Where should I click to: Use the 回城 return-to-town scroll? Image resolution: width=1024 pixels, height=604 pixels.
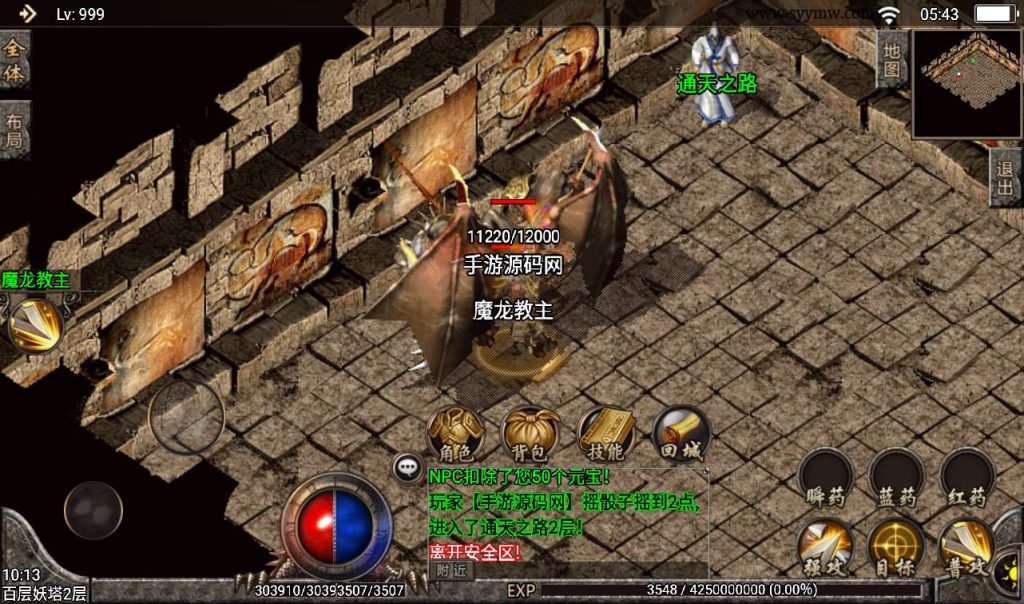(681, 435)
